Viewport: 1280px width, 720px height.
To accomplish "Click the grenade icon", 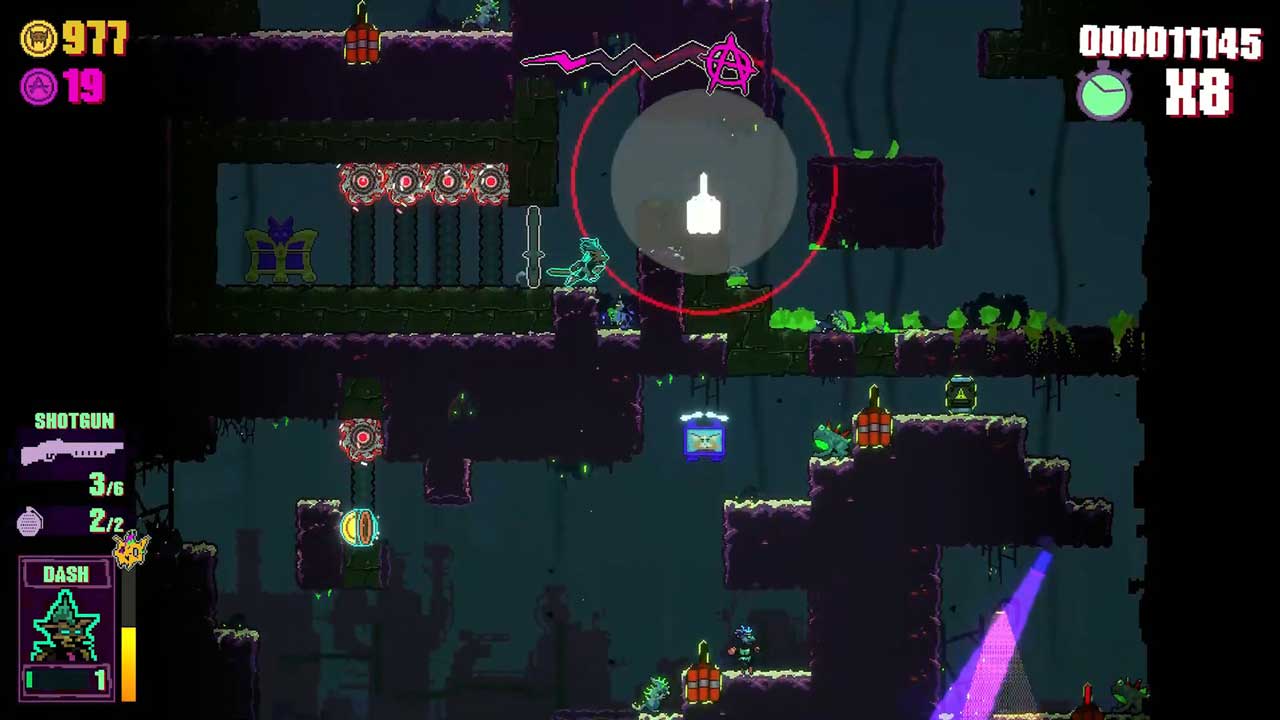I will 30,522.
